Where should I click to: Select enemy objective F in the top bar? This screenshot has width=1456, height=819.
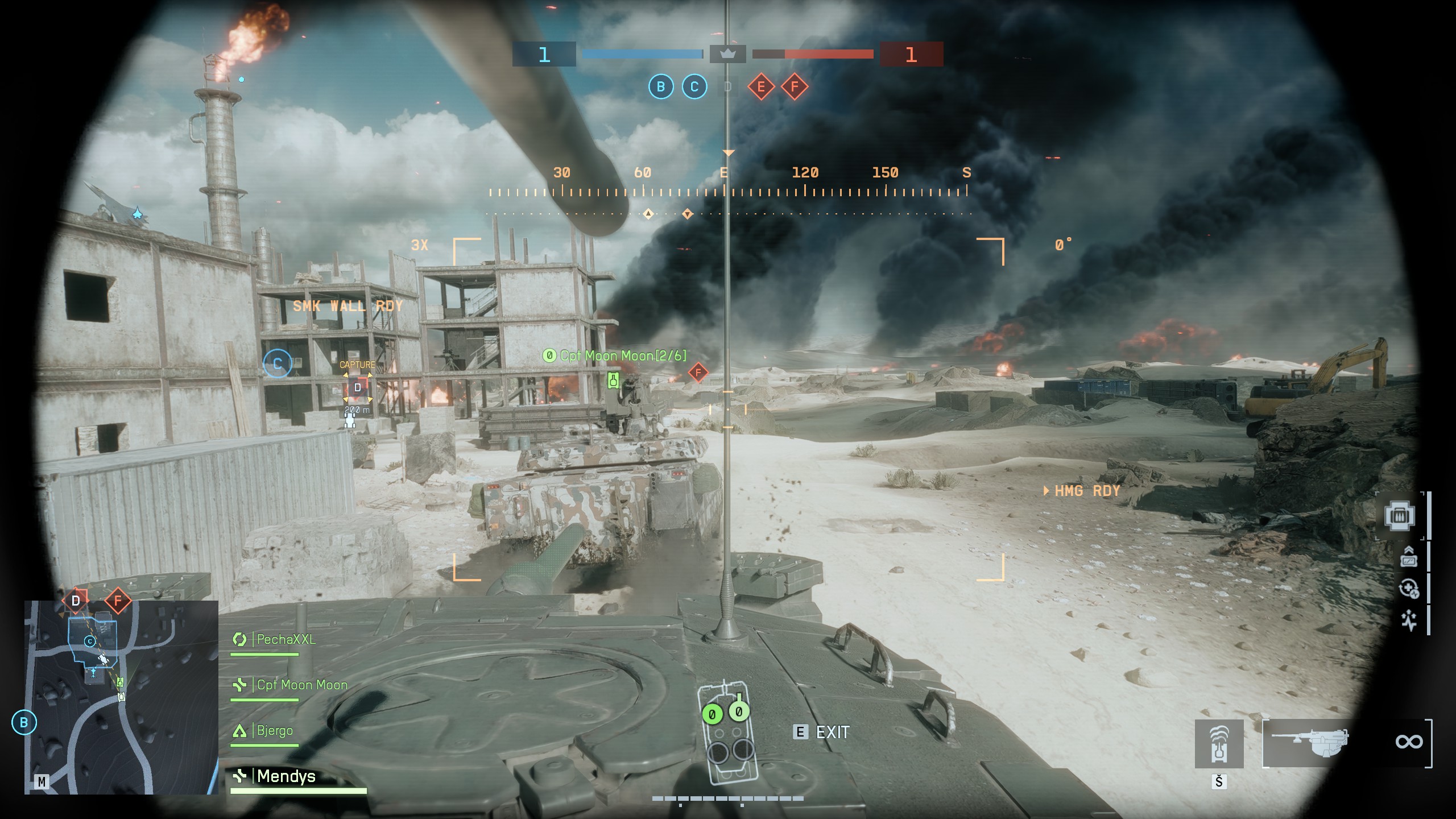(x=795, y=87)
